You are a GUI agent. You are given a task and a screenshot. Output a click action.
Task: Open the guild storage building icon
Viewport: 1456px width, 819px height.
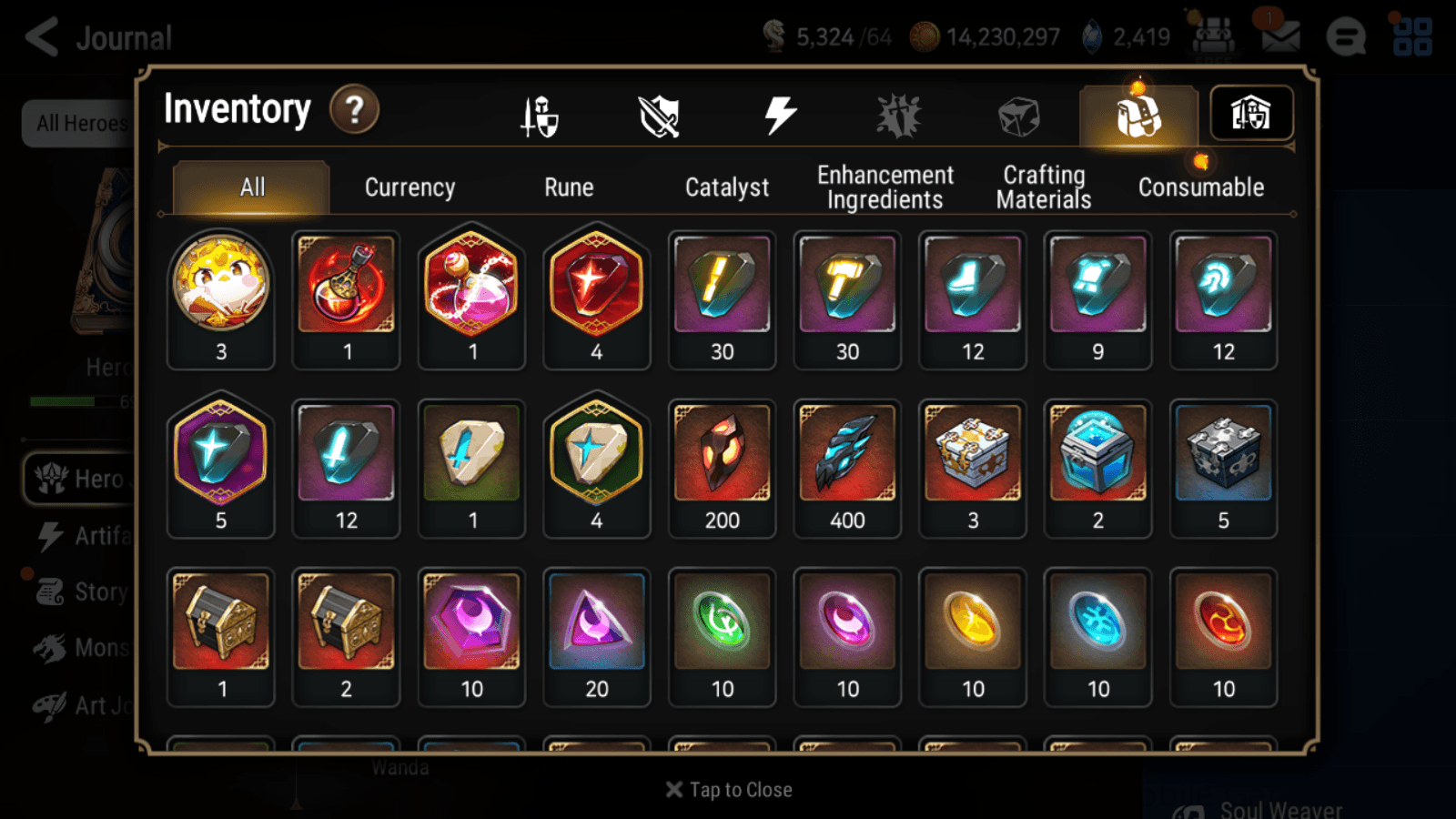(1251, 113)
